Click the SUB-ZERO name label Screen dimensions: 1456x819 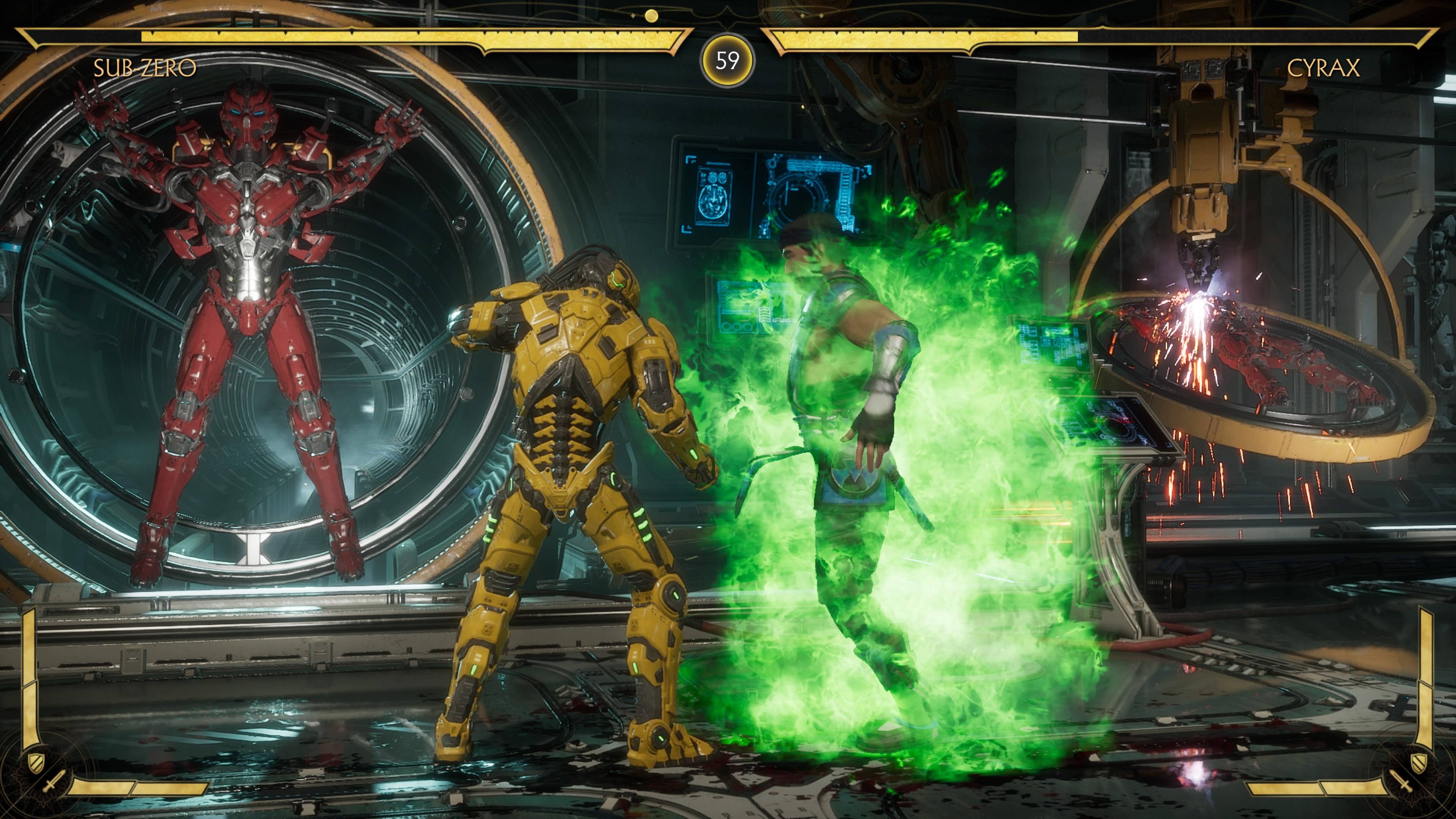pos(145,67)
